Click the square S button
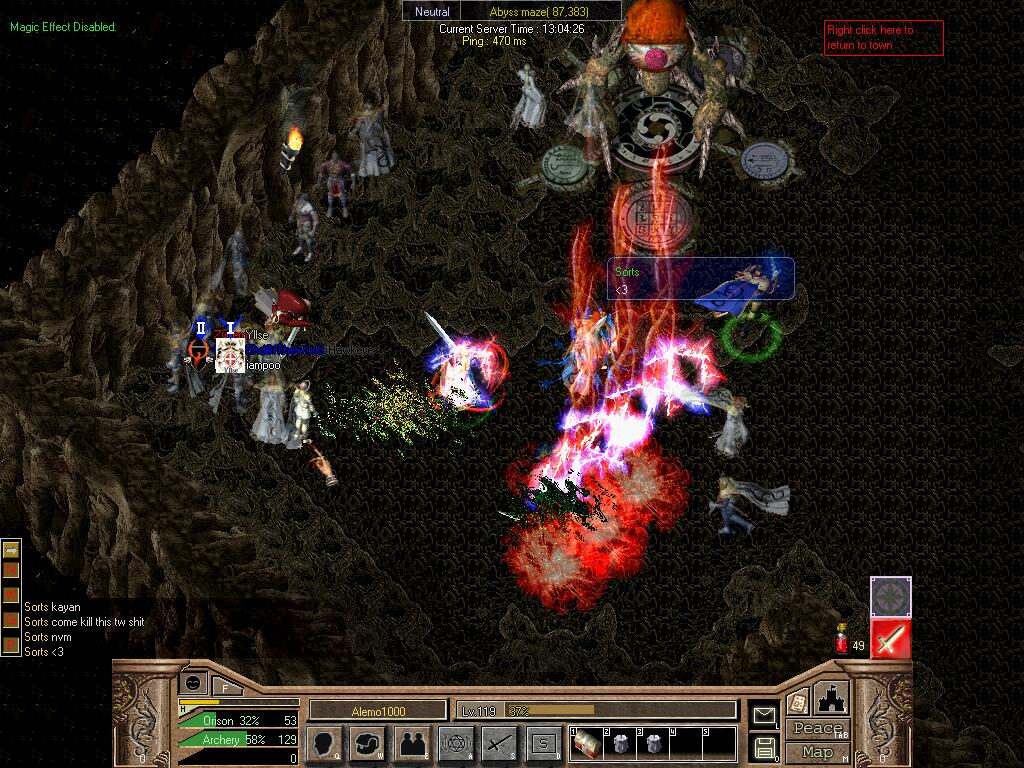Viewport: 1024px width, 768px height. pos(543,744)
